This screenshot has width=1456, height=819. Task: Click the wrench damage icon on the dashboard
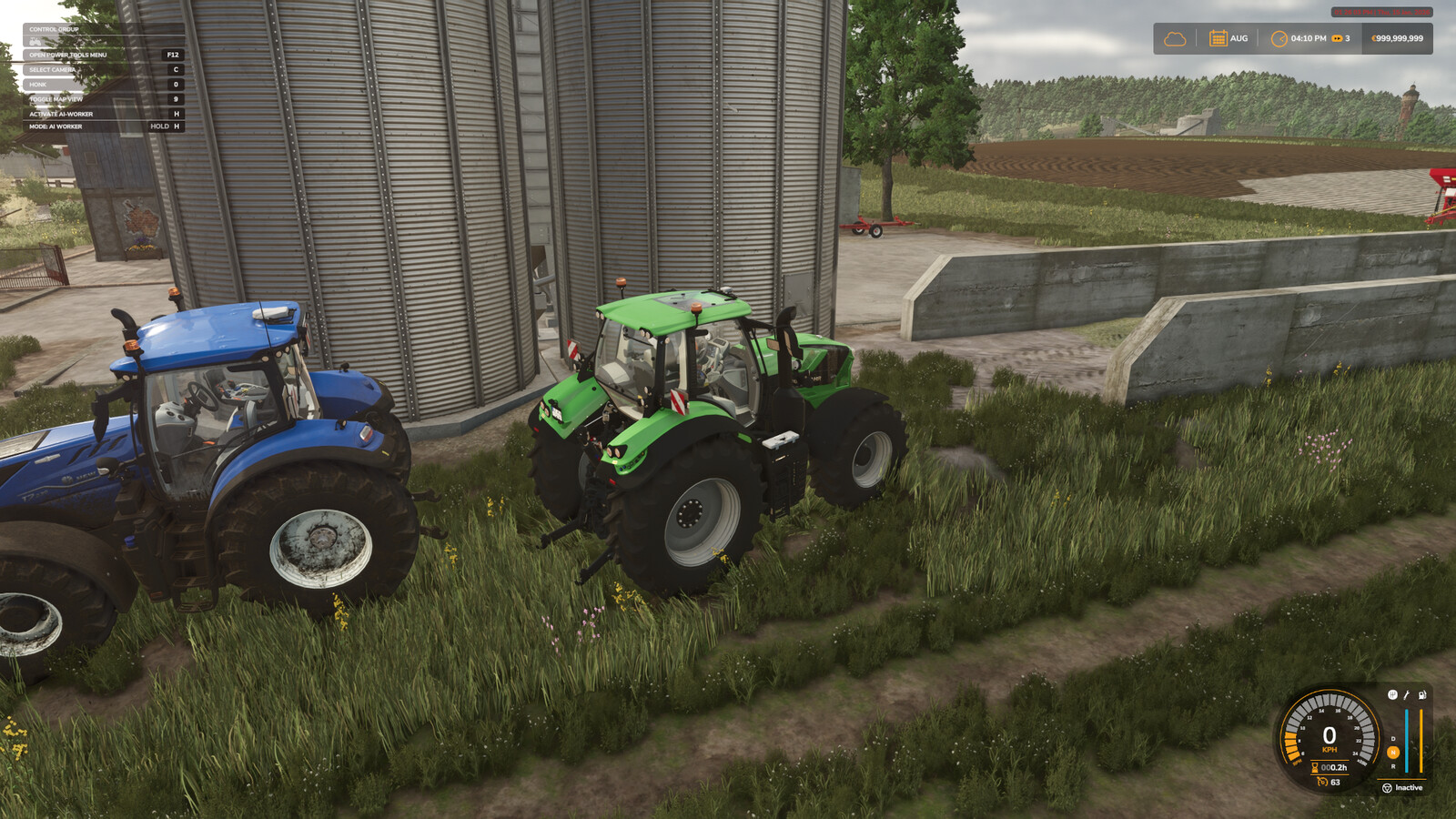[1406, 694]
